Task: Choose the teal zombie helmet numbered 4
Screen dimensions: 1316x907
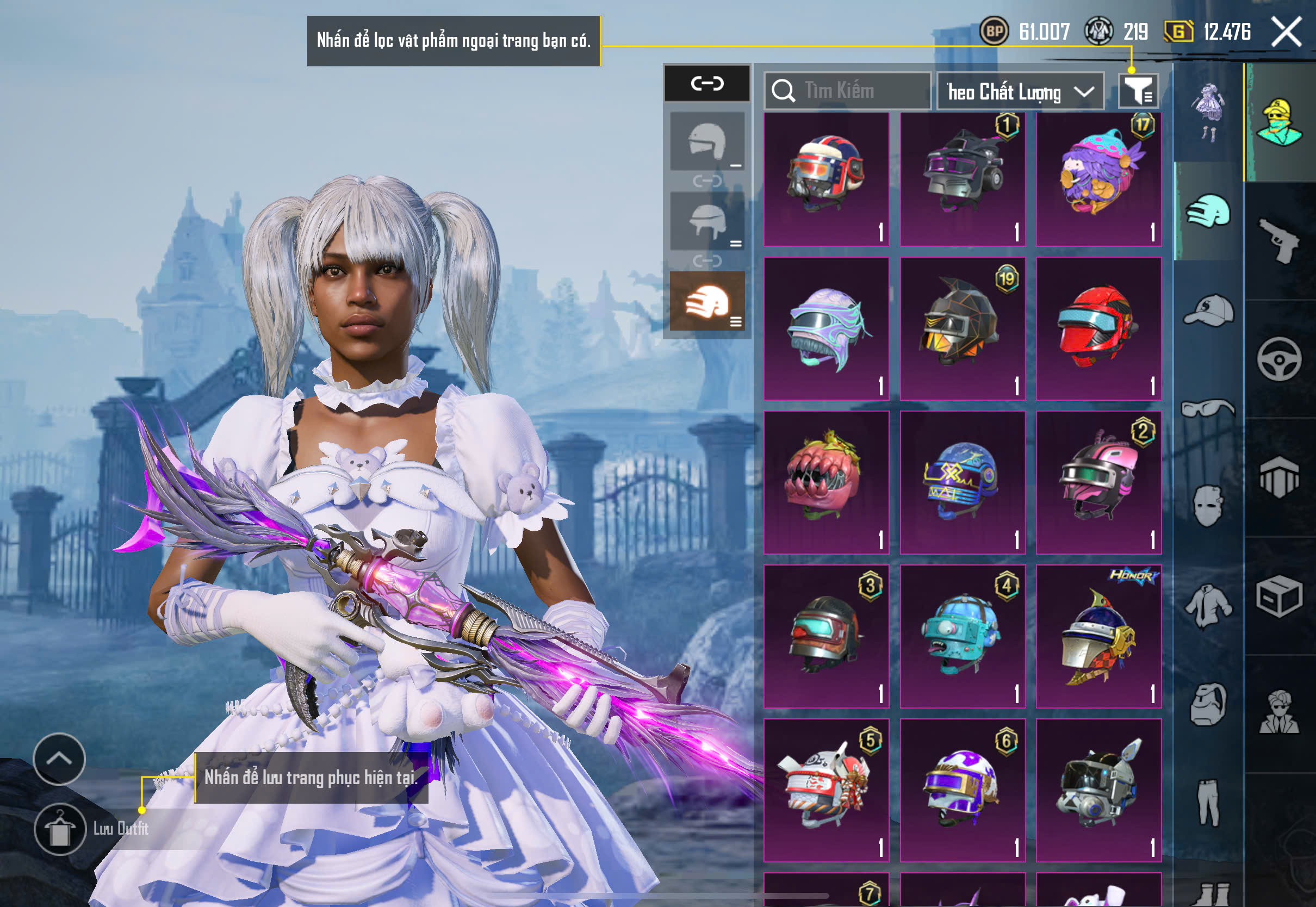Action: (x=963, y=637)
